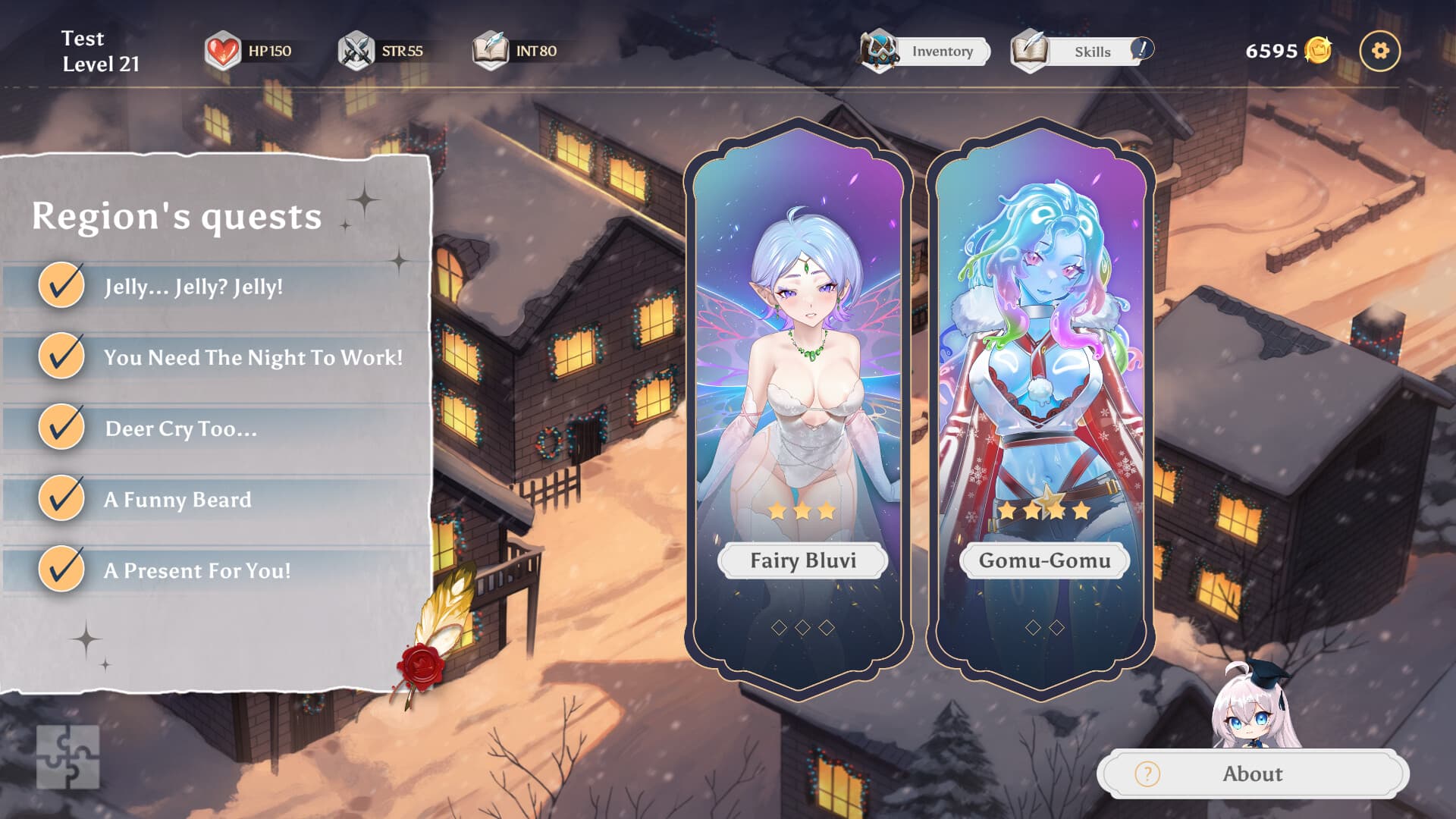The image size is (1456, 819).
Task: Click the About button
Action: 1252,773
